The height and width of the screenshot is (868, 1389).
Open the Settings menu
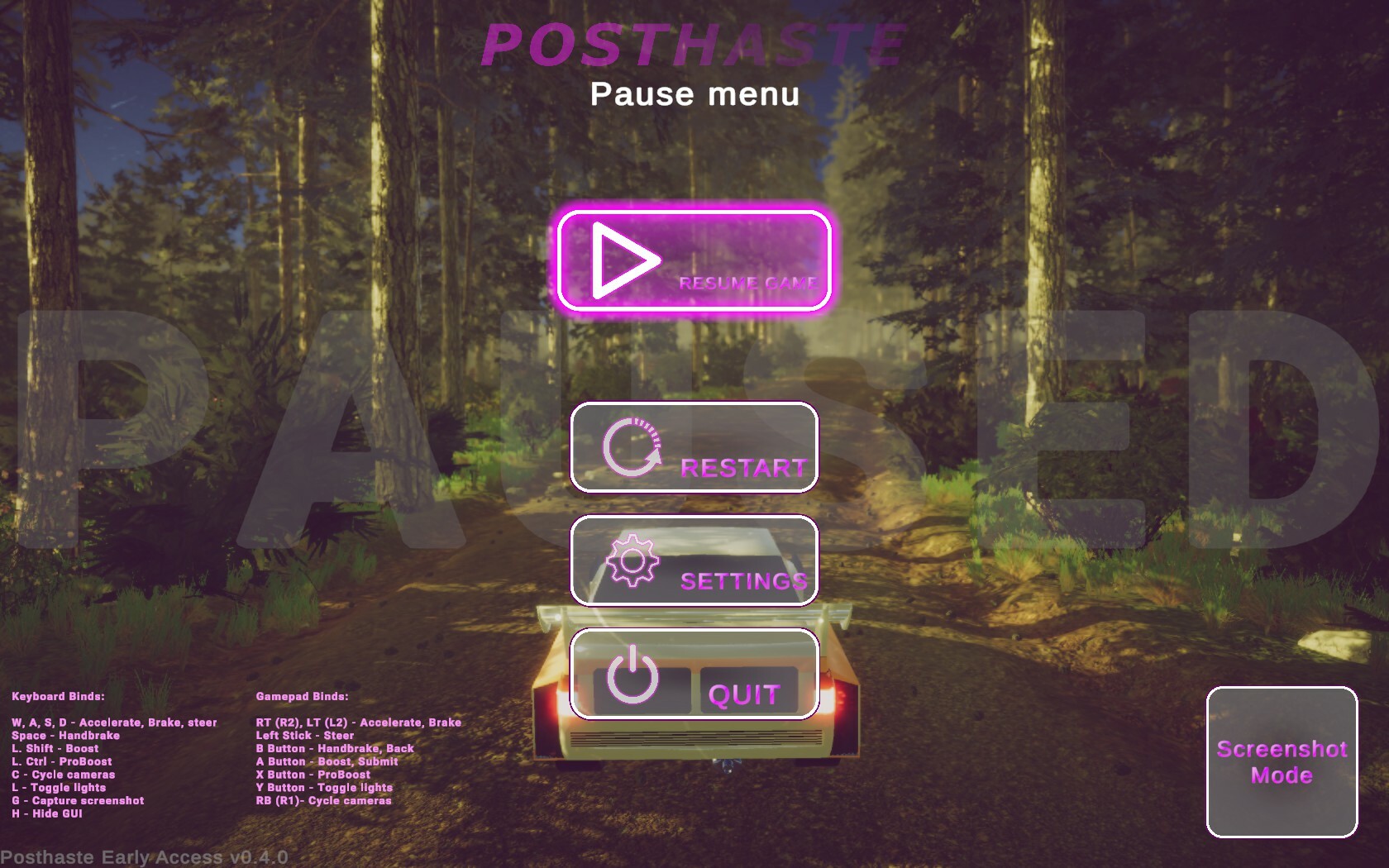point(694,560)
